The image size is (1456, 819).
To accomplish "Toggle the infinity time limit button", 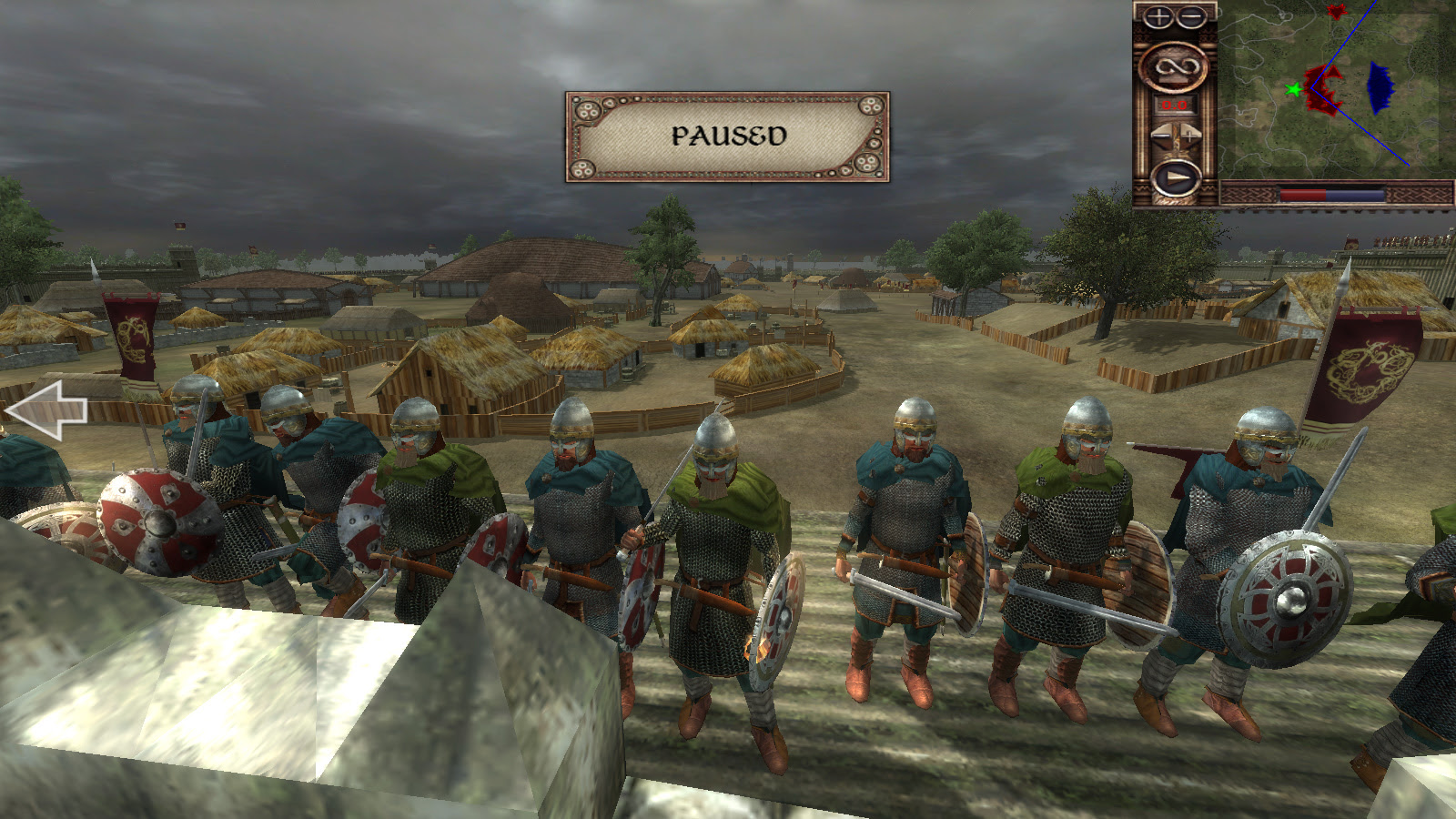I will click(1174, 67).
